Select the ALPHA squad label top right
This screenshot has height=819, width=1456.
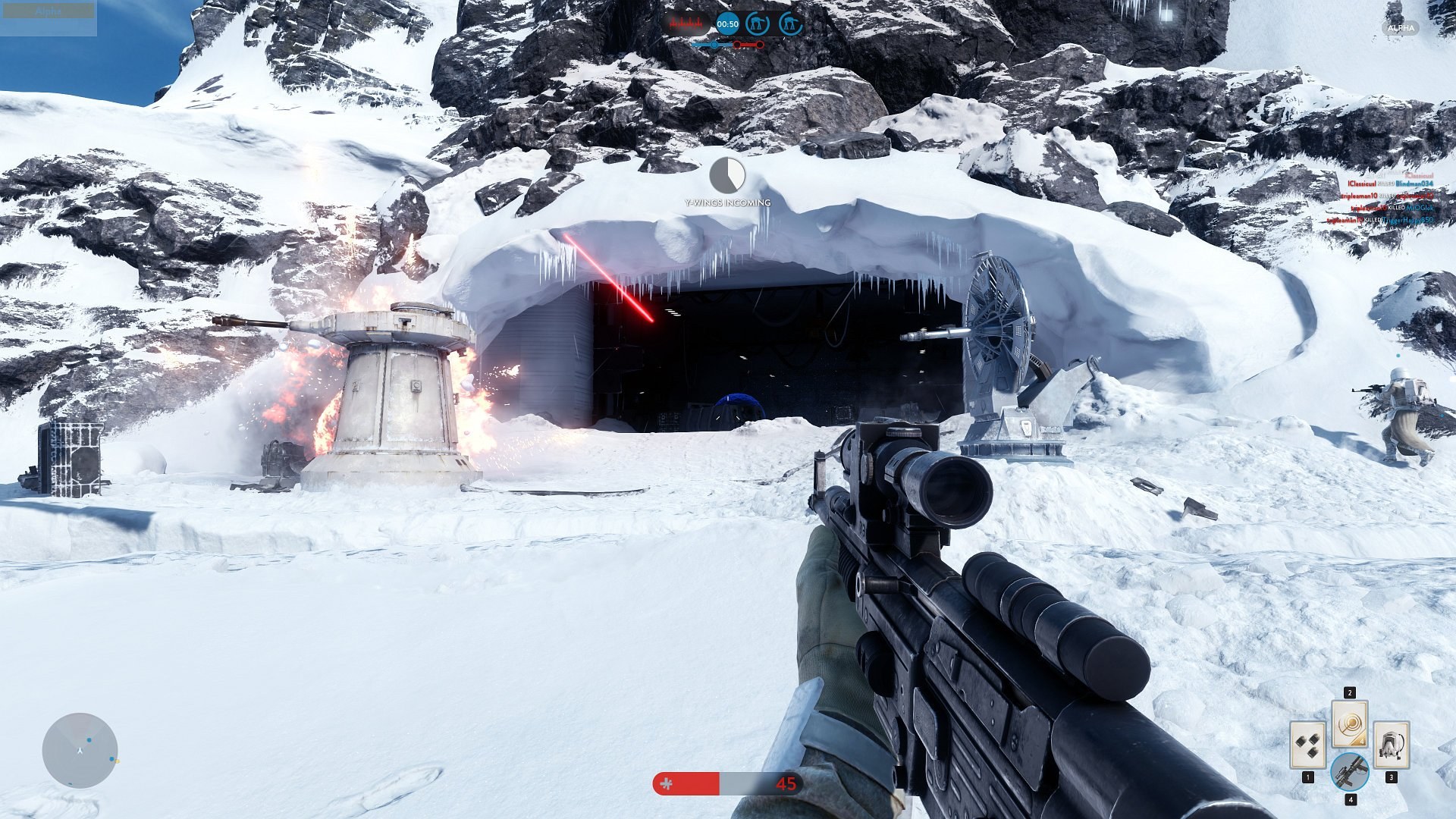(1400, 27)
